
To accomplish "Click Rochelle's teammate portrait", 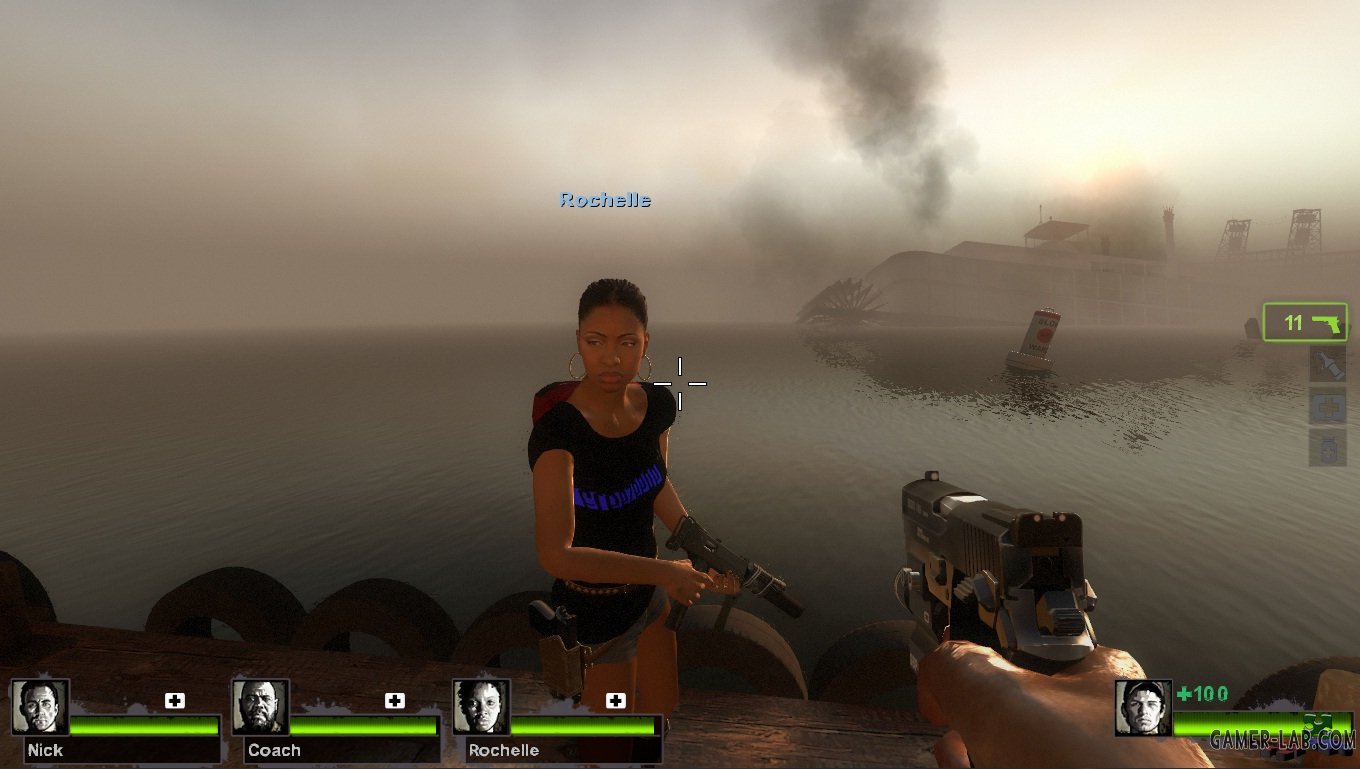I will click(x=481, y=707).
